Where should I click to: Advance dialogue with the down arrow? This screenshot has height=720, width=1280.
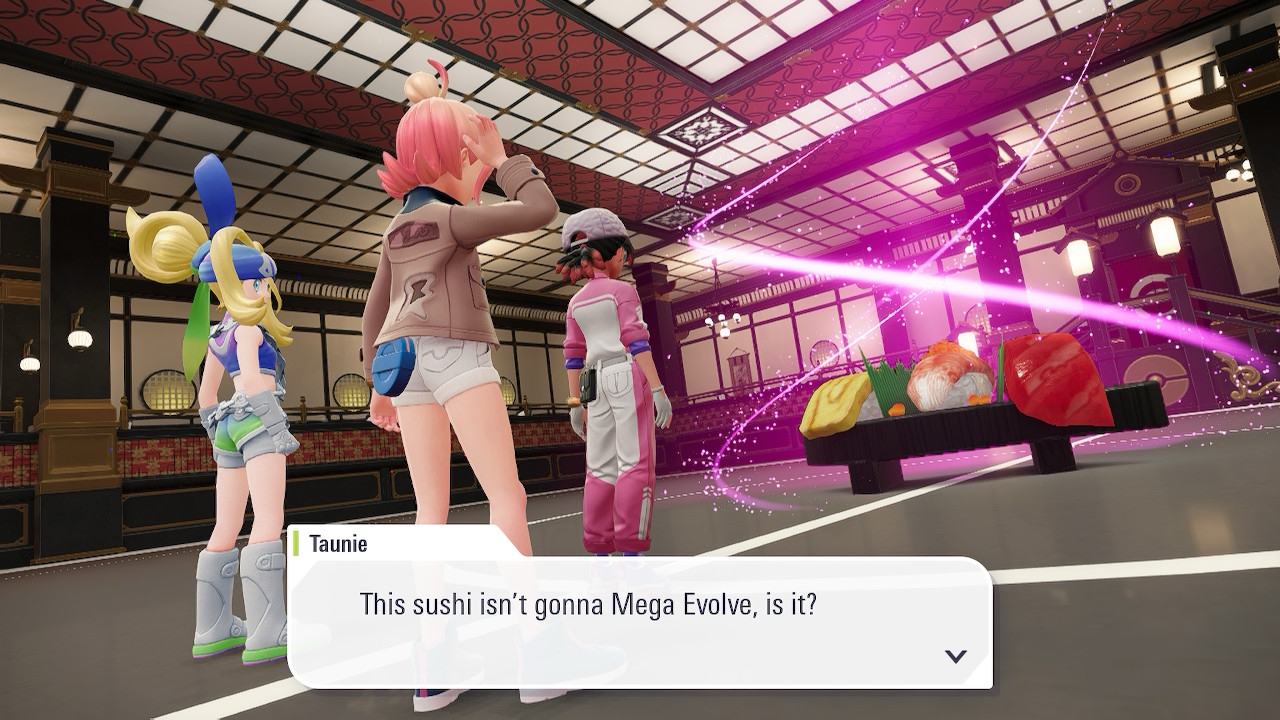click(955, 656)
